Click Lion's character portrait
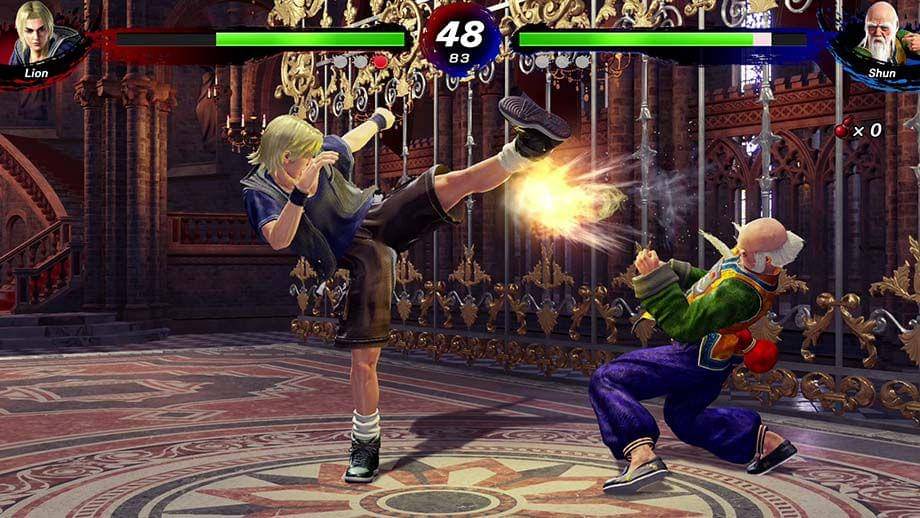 tap(38, 36)
